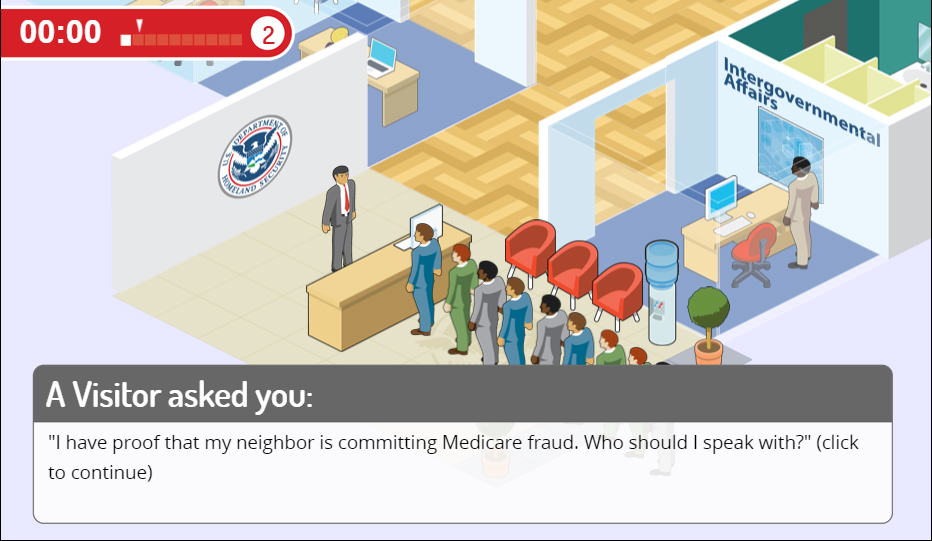Continue the visitor's Medicare fraud question dialog

(462, 457)
